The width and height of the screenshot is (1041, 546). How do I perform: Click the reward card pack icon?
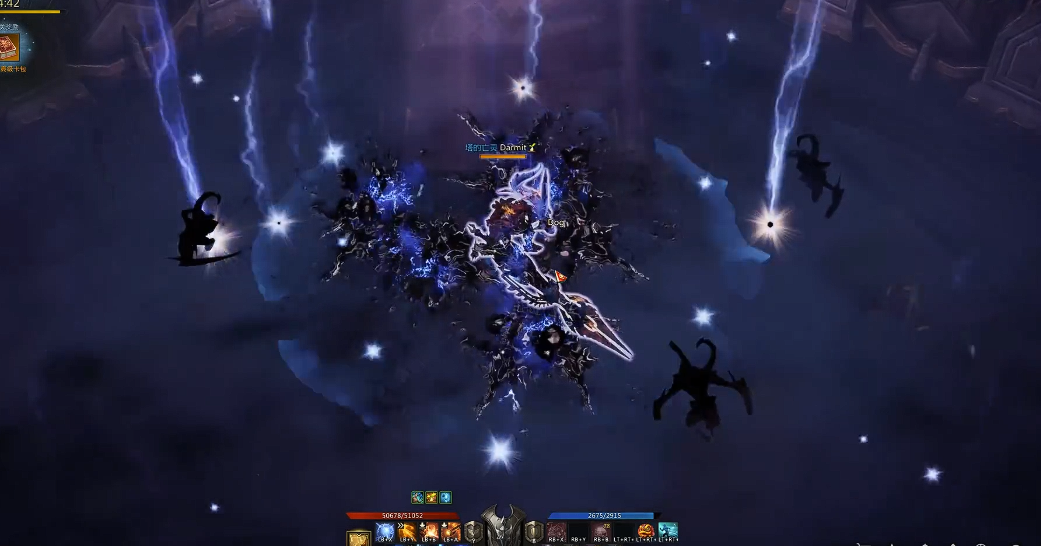pyautogui.click(x=11, y=47)
